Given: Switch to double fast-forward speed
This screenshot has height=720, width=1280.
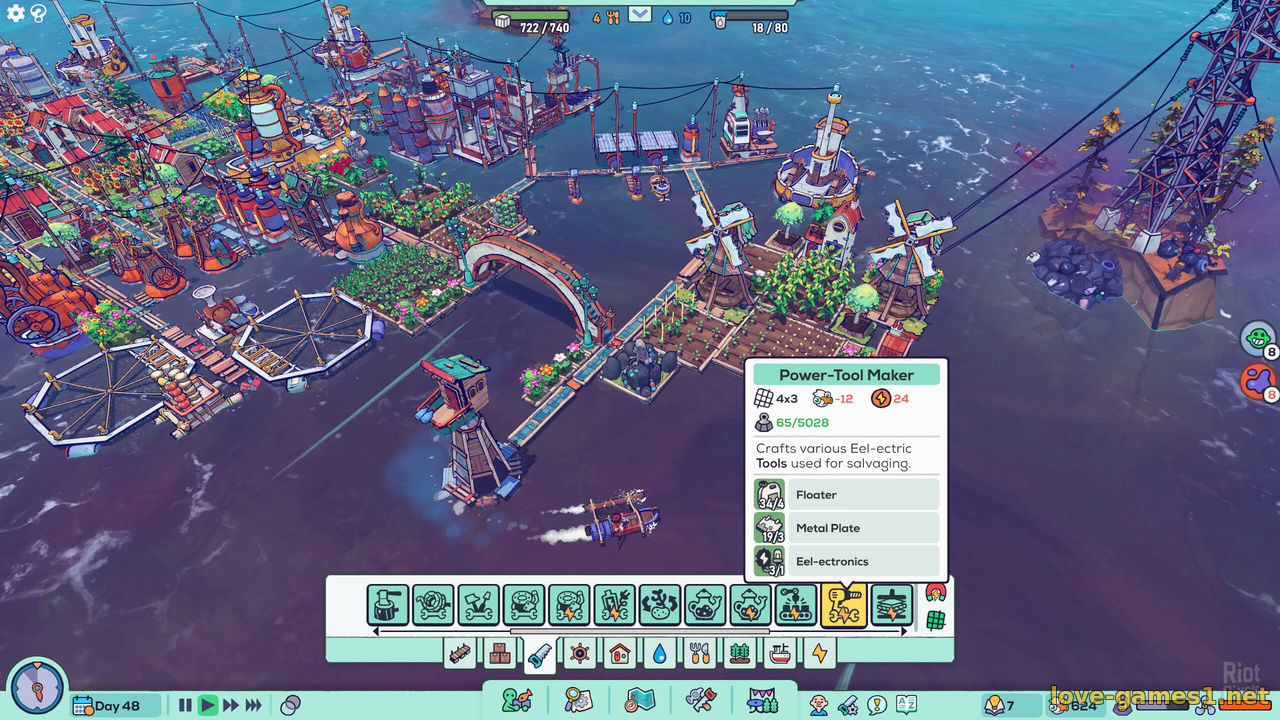Looking at the screenshot, I should point(231,705).
